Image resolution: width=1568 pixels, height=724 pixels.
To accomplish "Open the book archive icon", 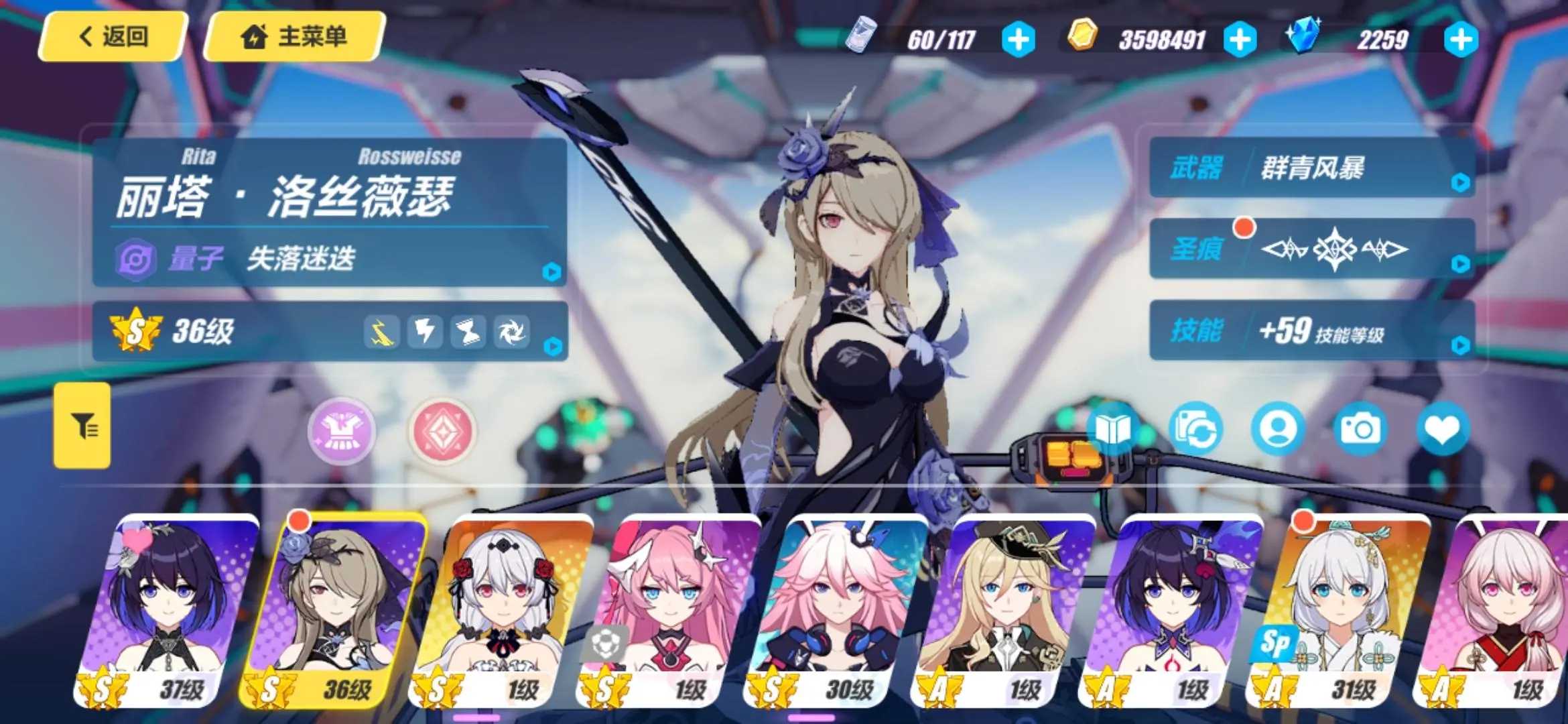I will 1112,429.
